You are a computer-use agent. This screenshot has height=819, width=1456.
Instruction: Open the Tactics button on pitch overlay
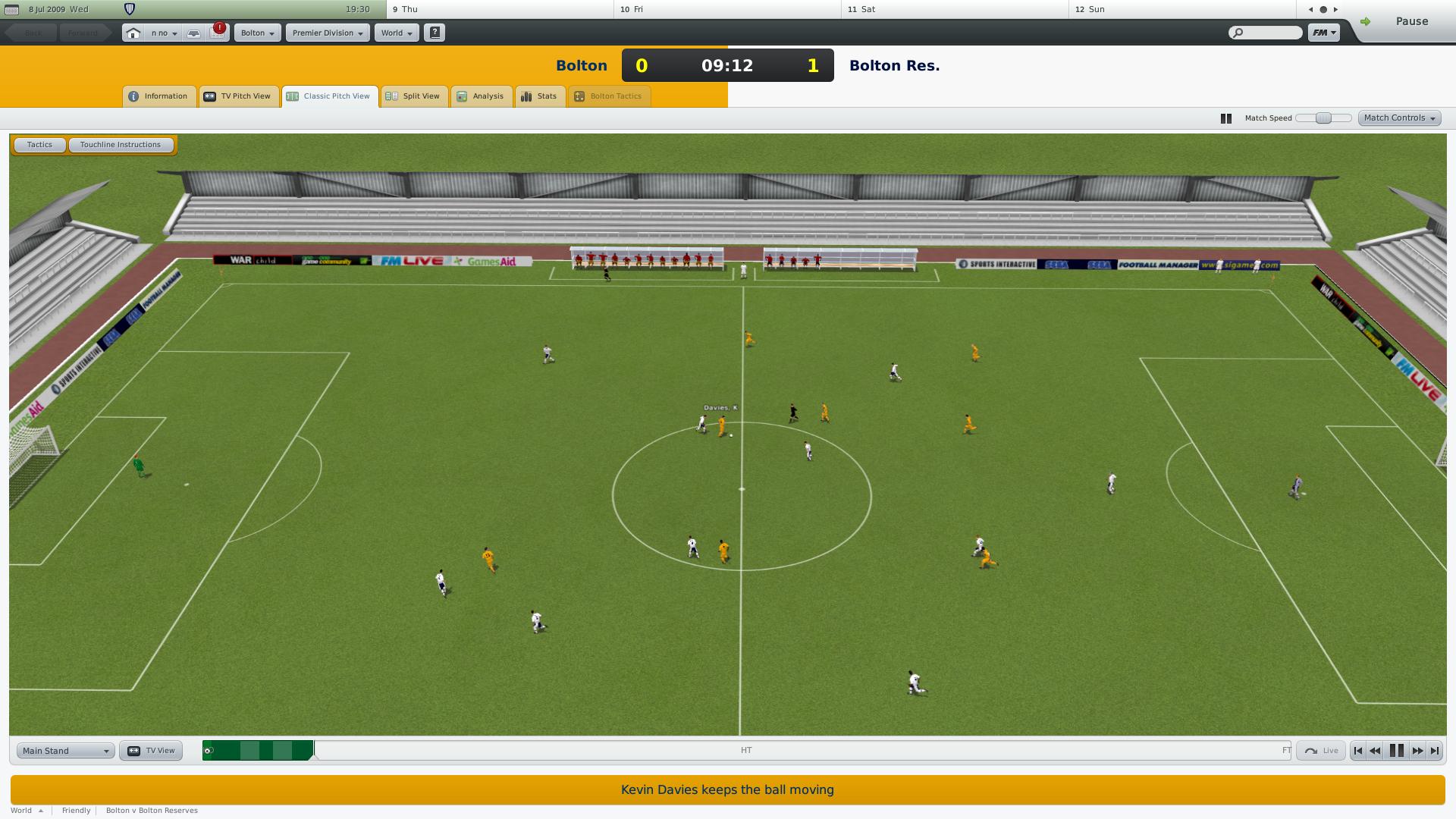coord(39,144)
